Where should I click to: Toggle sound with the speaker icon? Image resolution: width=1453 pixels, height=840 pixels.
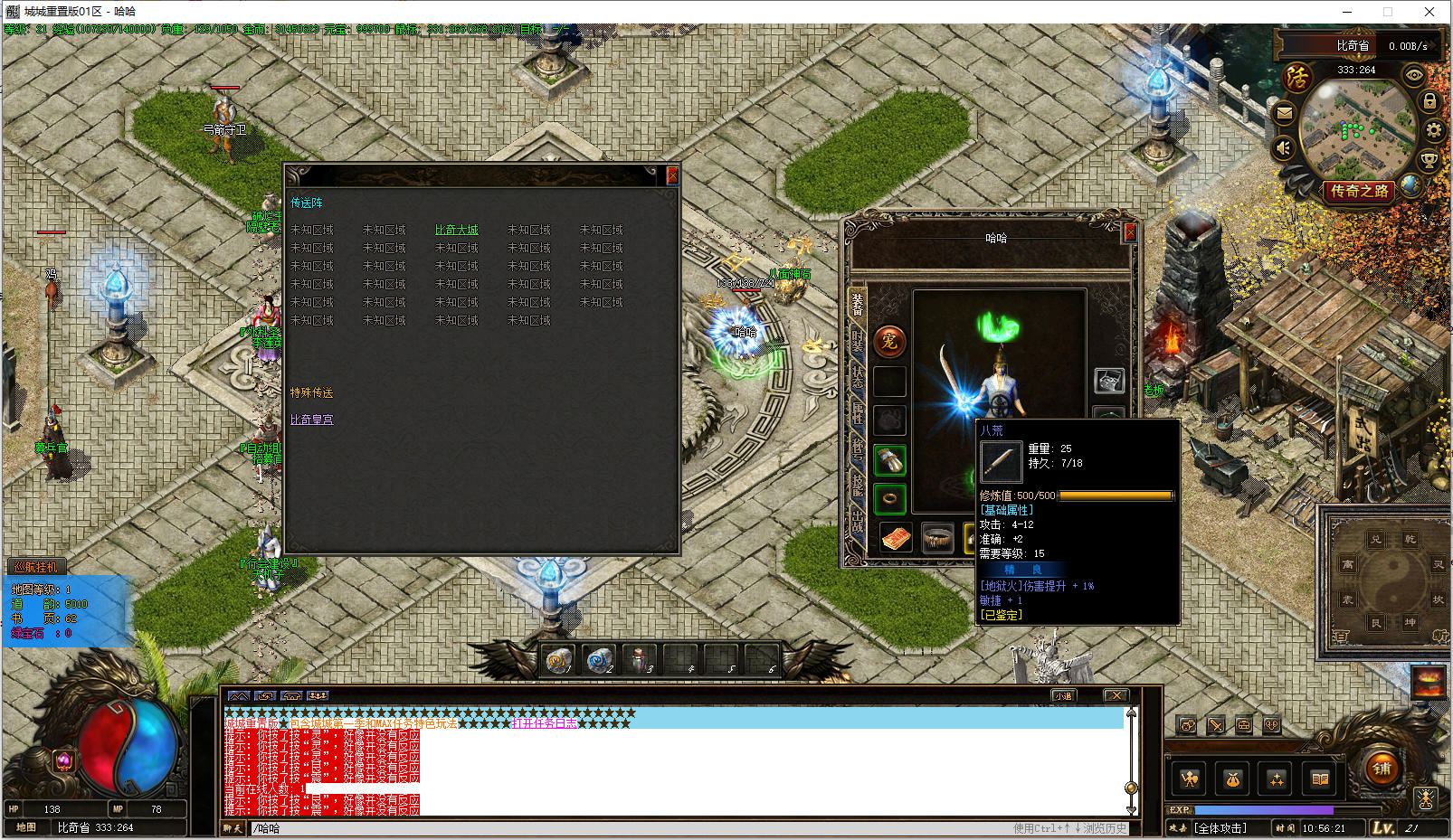coord(1284,147)
